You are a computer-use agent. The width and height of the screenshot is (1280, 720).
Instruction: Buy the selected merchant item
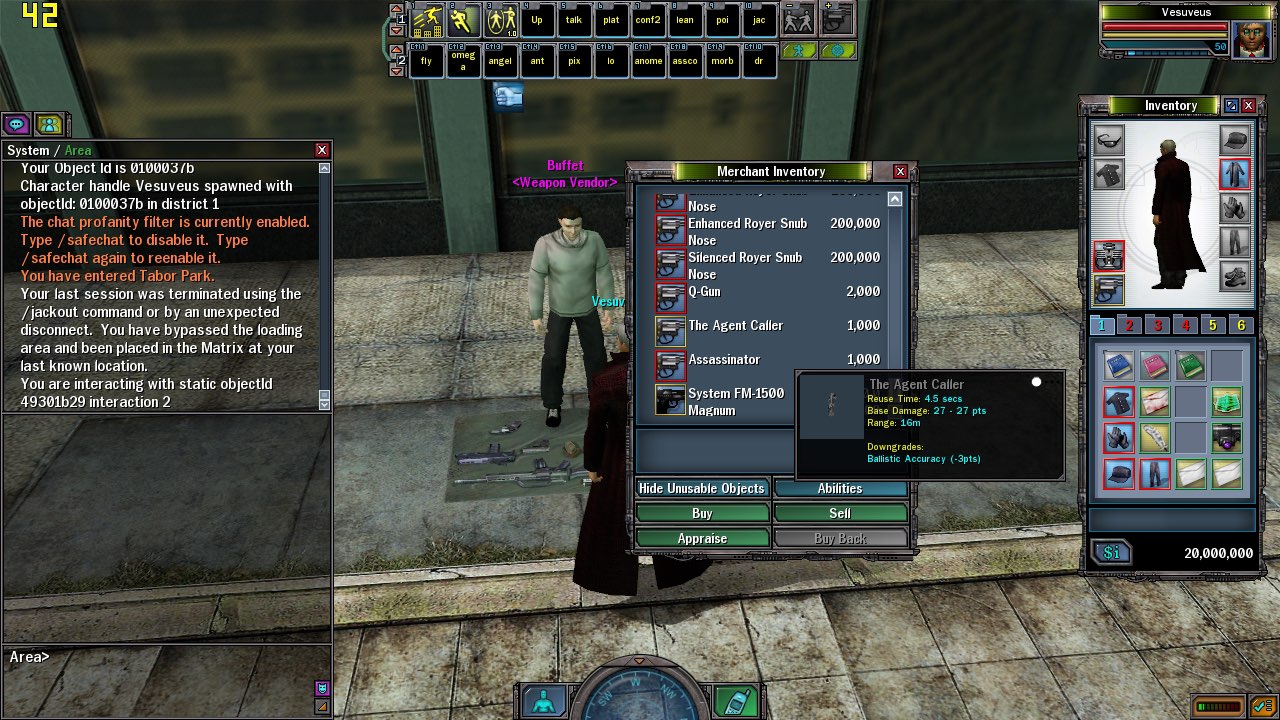coord(702,513)
